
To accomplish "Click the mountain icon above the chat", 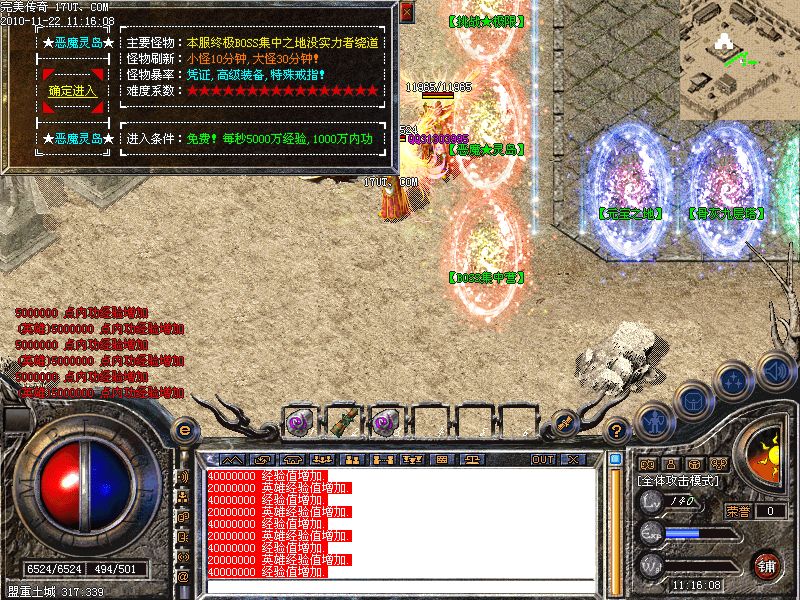I will click(x=233, y=459).
